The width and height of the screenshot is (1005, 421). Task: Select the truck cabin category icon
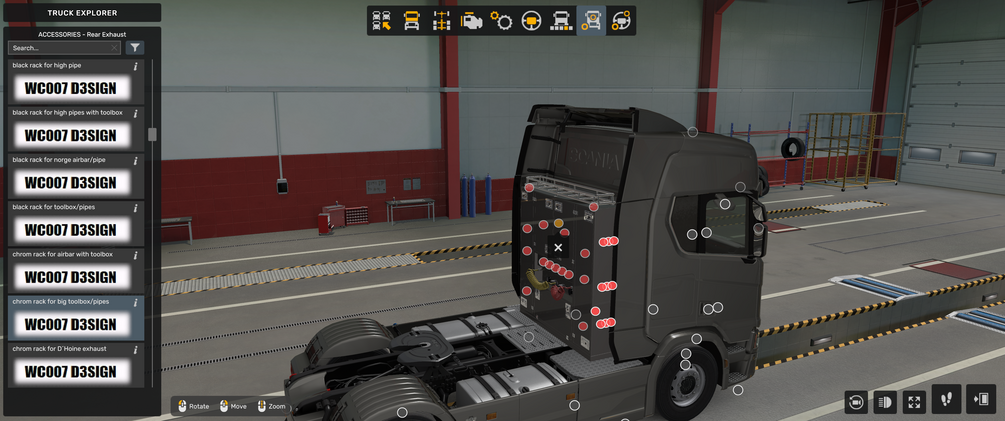[x=411, y=20]
